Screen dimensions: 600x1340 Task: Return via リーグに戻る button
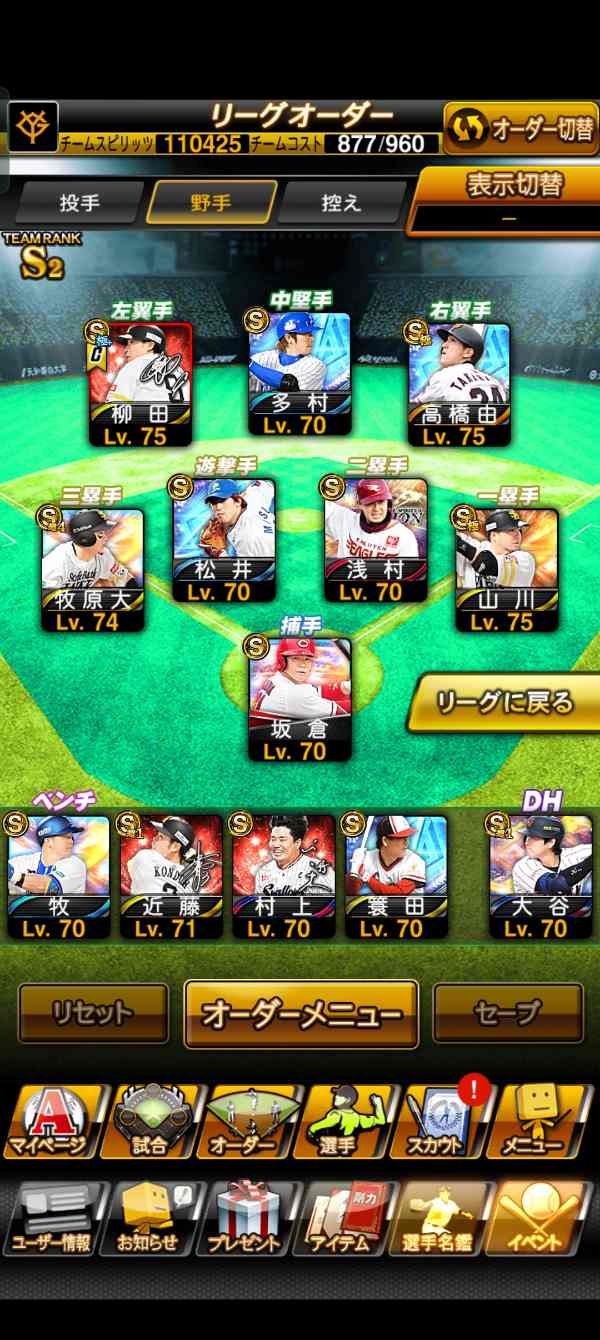click(x=505, y=702)
